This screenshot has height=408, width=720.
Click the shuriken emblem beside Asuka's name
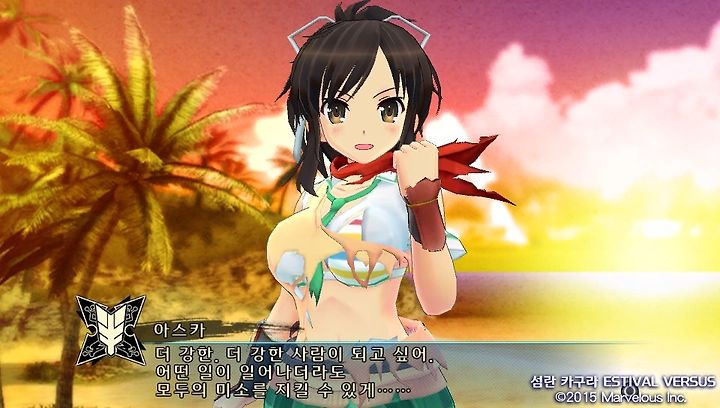click(x=110, y=329)
